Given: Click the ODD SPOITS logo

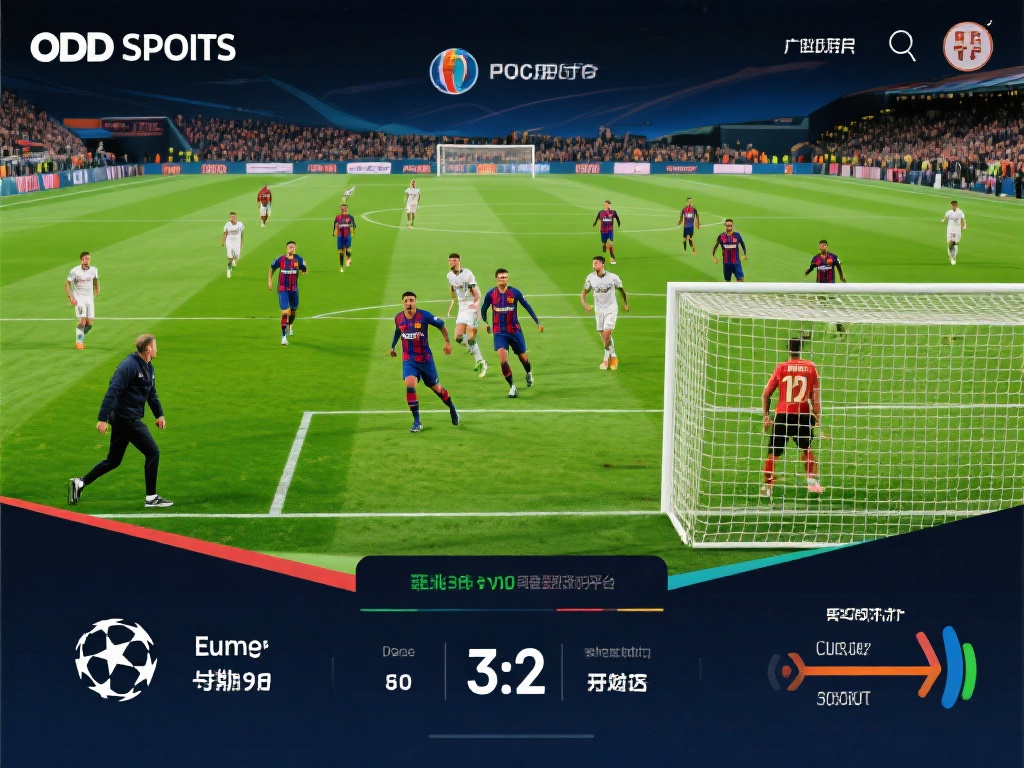Looking at the screenshot, I should [x=133, y=47].
